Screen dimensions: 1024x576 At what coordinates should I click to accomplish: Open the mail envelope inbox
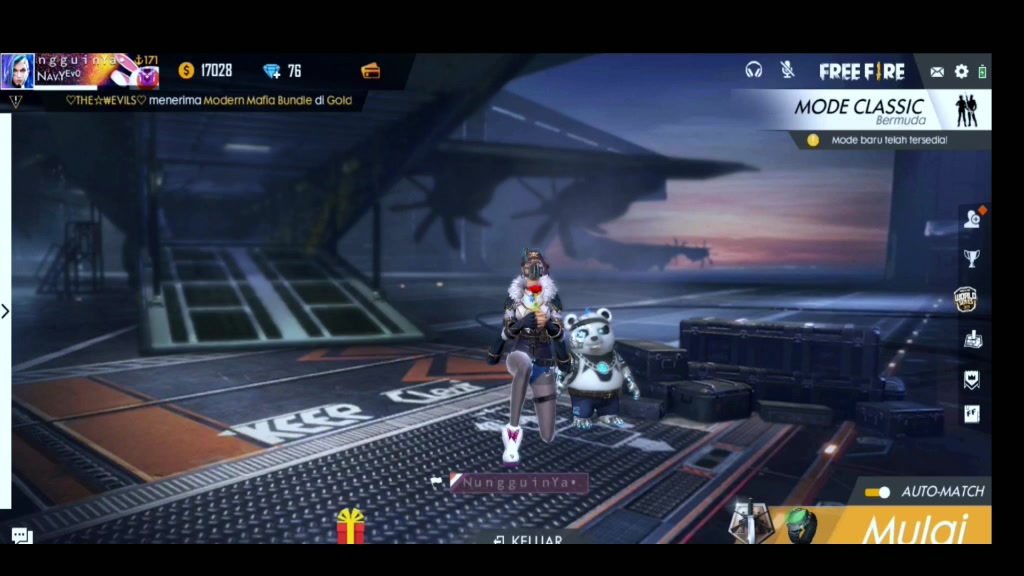click(937, 71)
